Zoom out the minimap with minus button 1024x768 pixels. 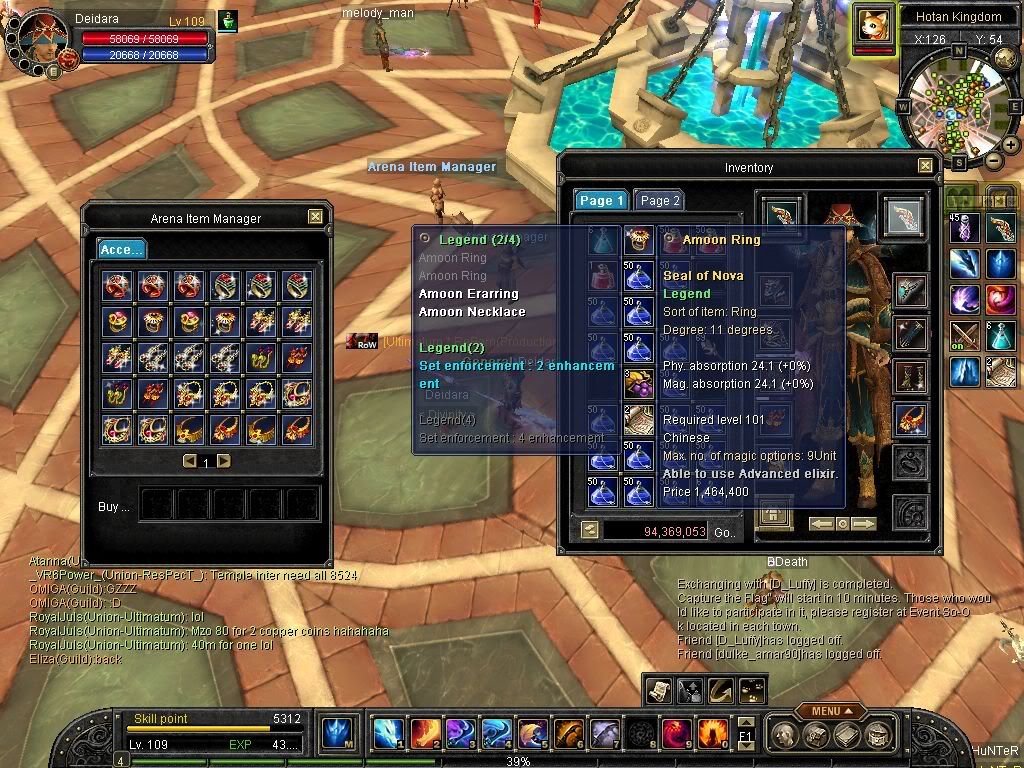(994, 160)
